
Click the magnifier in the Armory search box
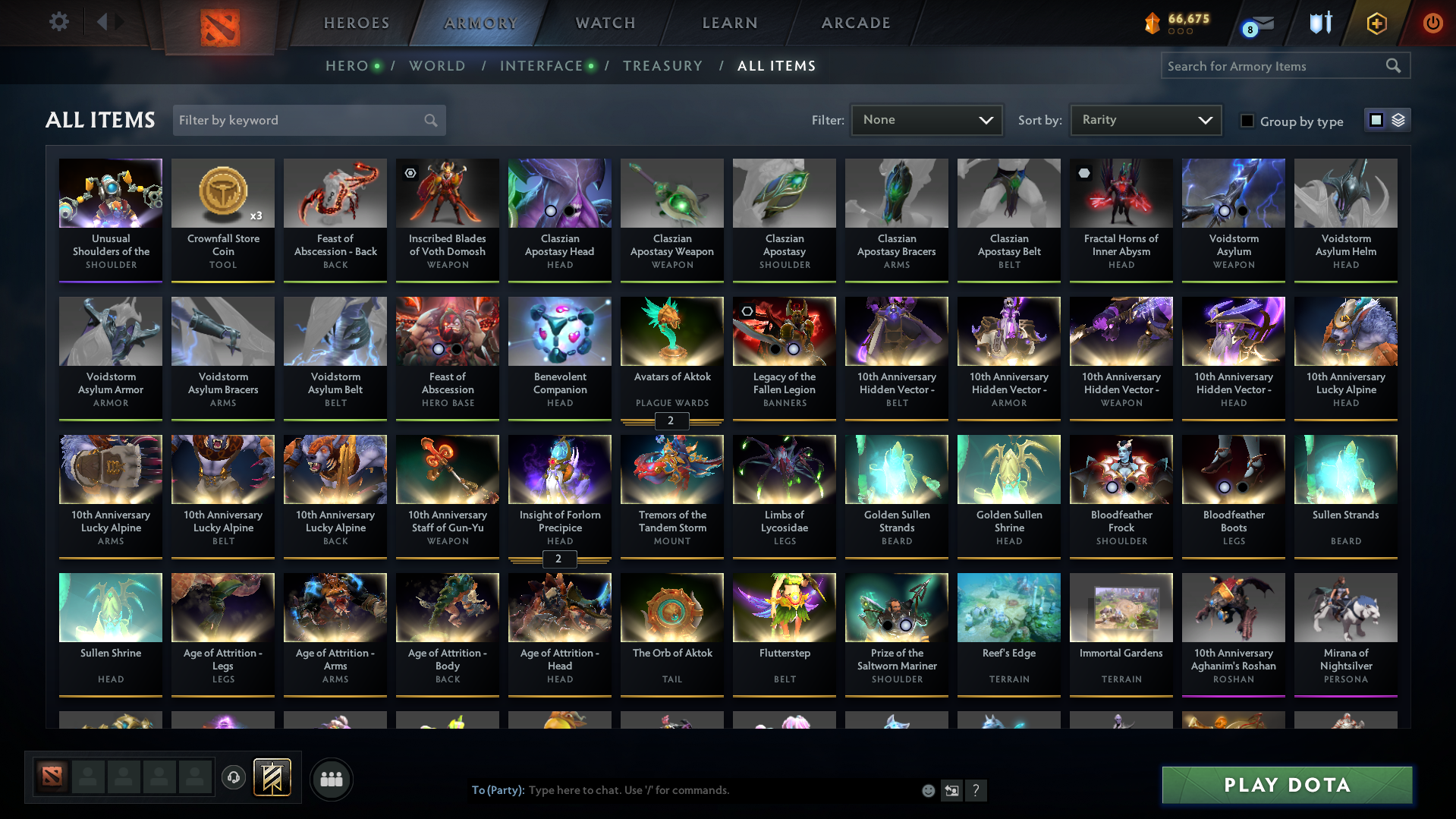click(x=1393, y=65)
